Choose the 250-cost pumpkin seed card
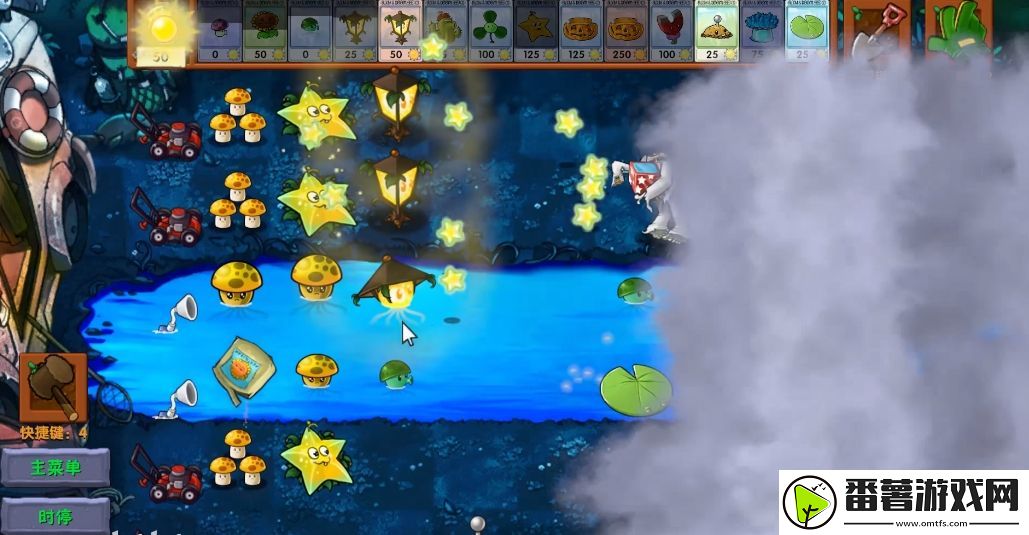This screenshot has height=535, width=1029. (x=627, y=33)
